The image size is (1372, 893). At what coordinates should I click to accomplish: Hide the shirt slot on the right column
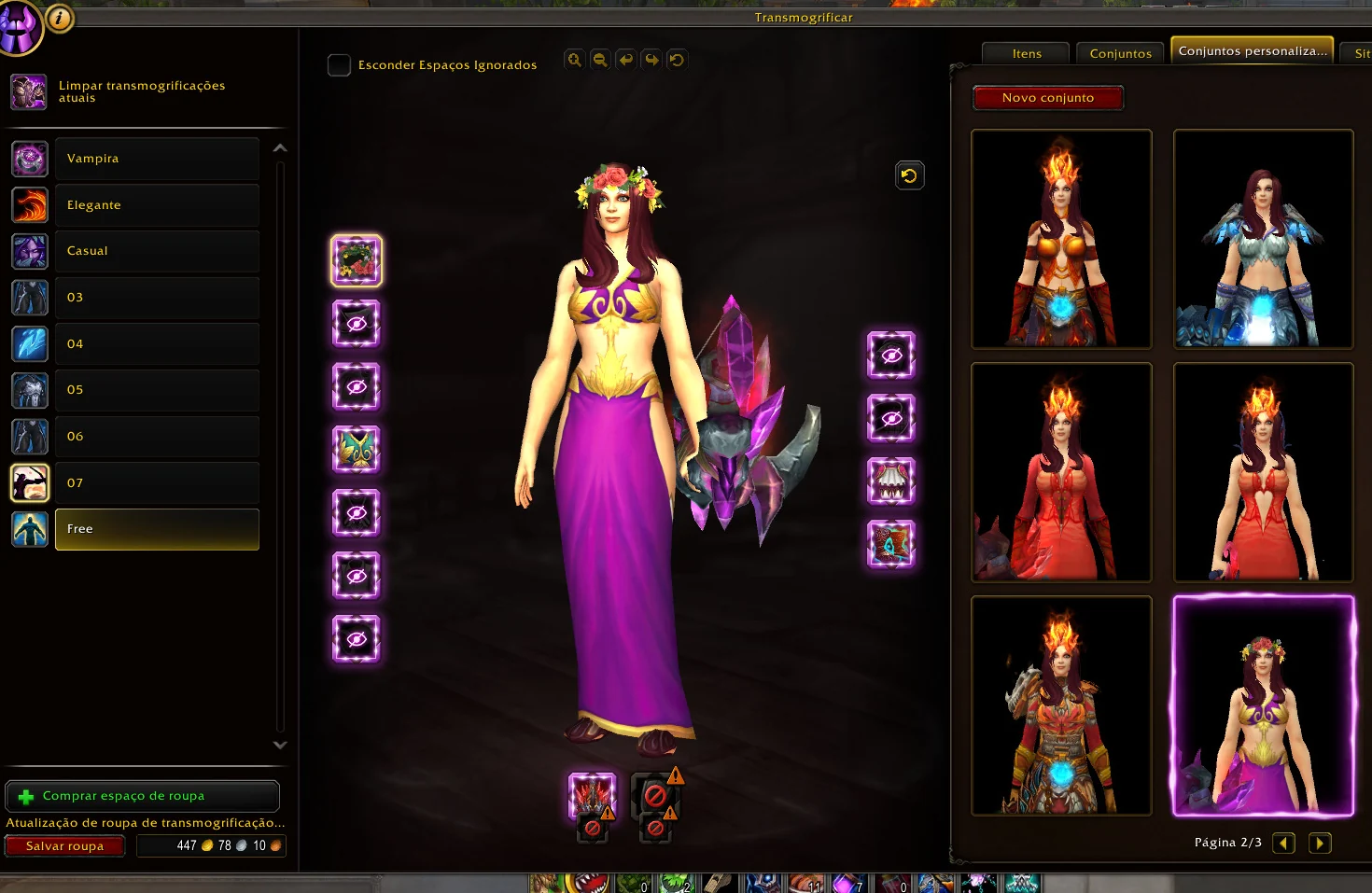pyautogui.click(x=890, y=481)
